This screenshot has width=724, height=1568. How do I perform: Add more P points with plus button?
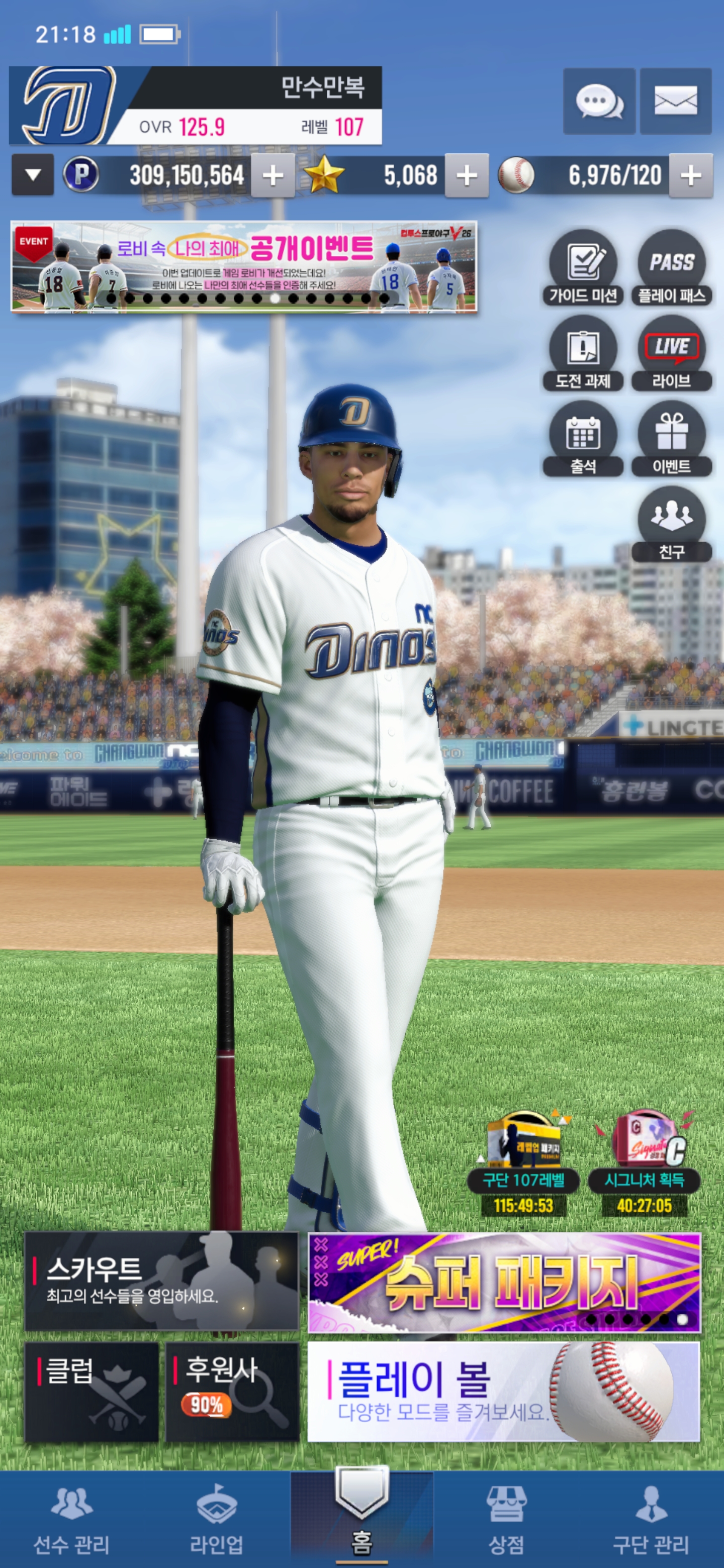(273, 176)
